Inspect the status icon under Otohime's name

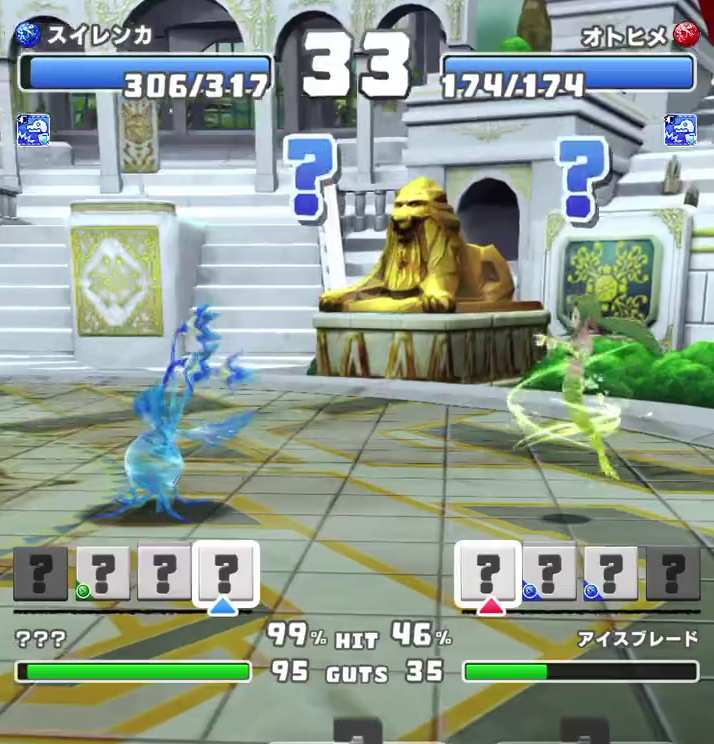pos(680,130)
